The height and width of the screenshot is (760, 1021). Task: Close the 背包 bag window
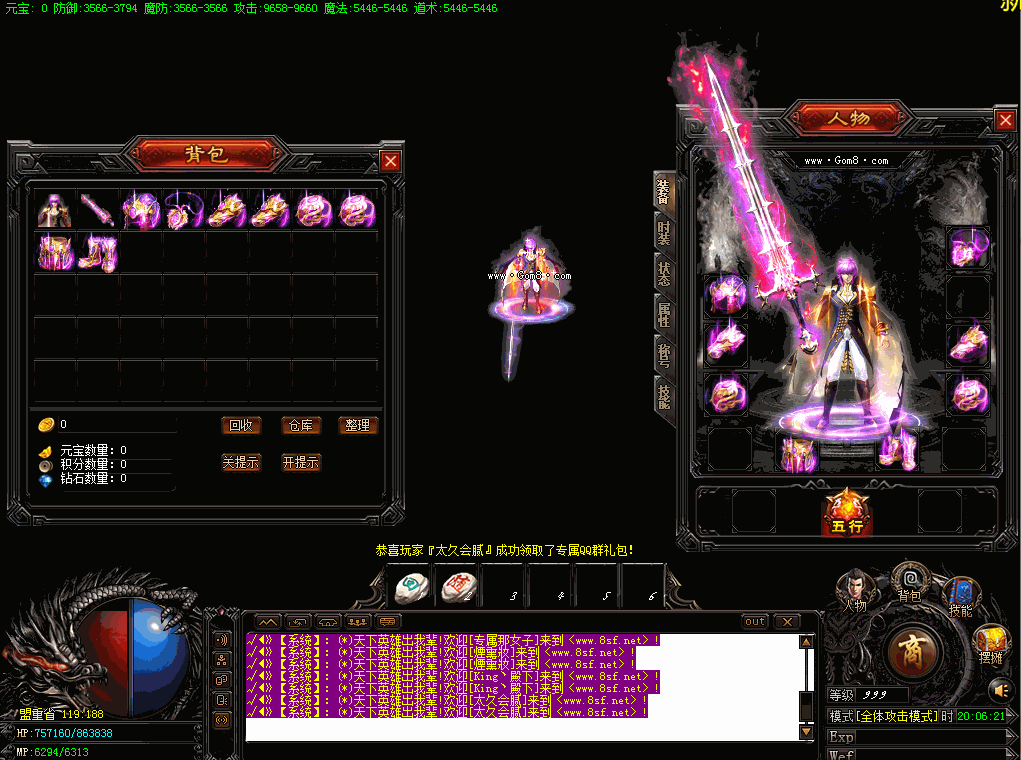(390, 161)
